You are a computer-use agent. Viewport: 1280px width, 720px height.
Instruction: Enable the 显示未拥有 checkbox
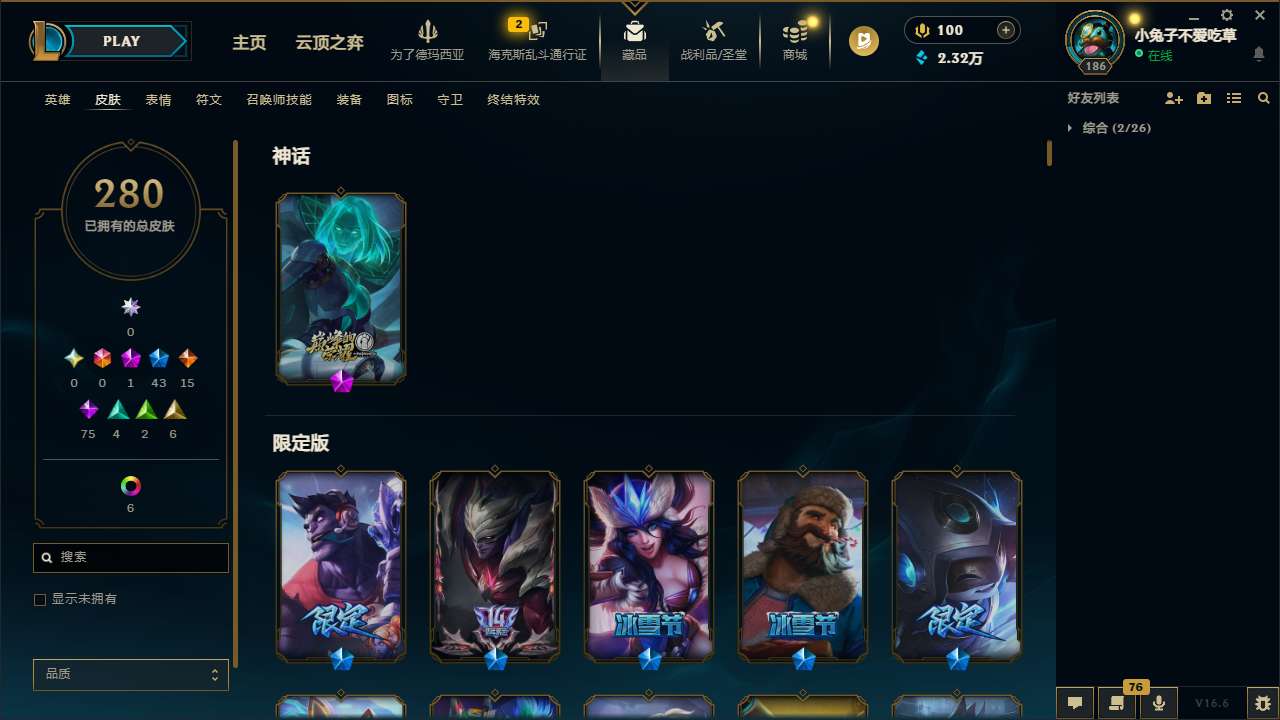pos(40,599)
